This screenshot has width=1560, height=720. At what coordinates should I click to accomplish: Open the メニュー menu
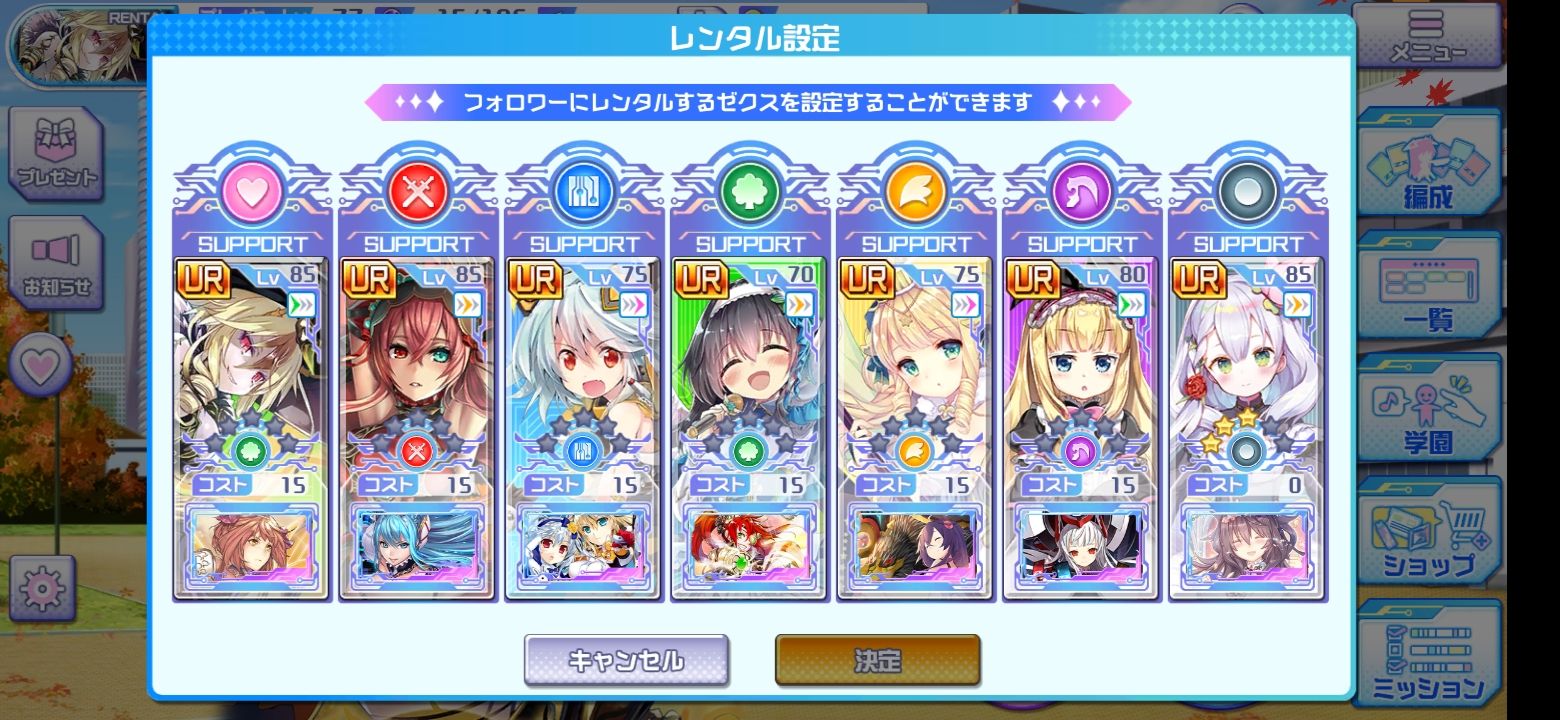1432,37
